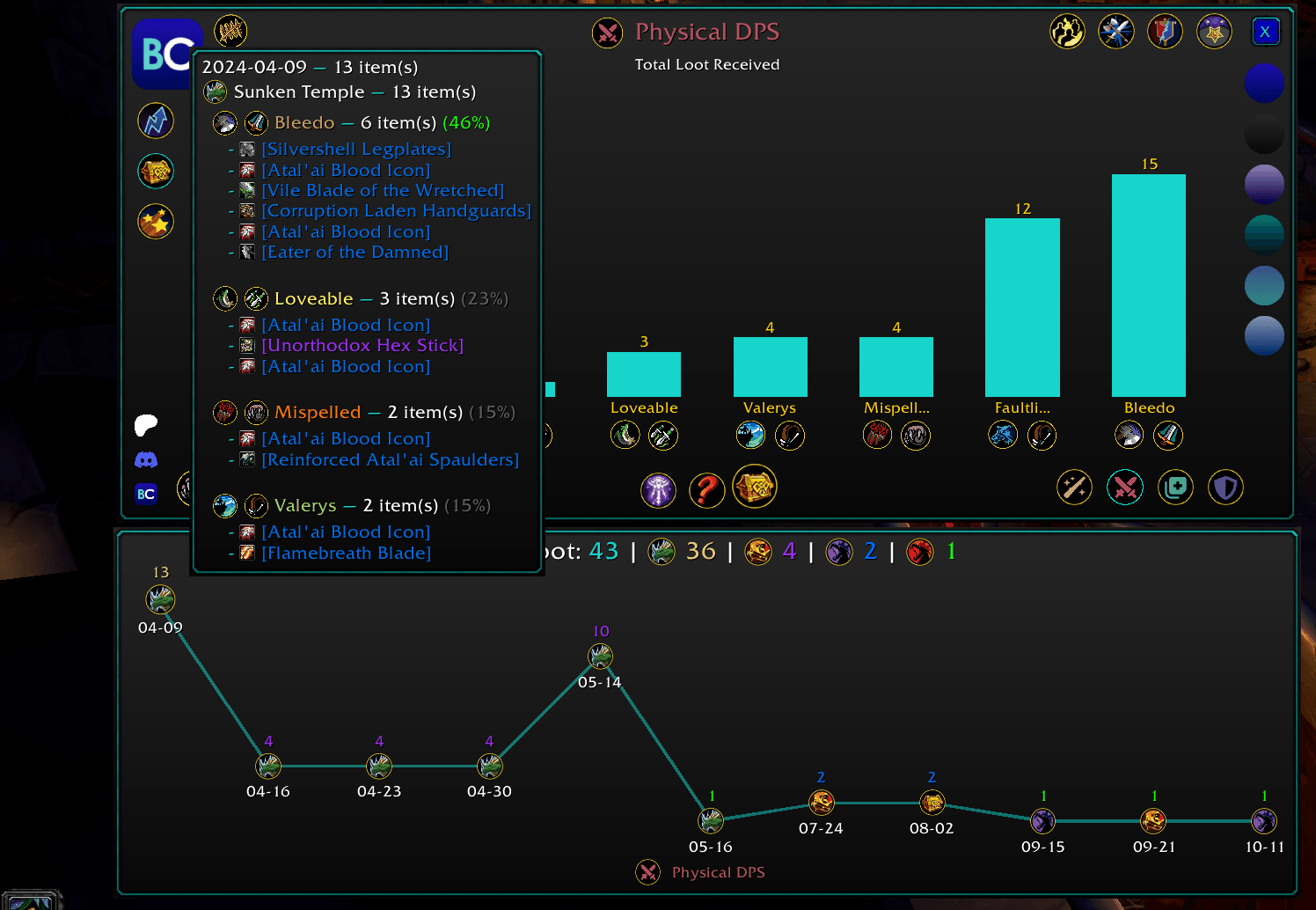
Task: Click the faction banner icon at top right
Action: click(1165, 31)
